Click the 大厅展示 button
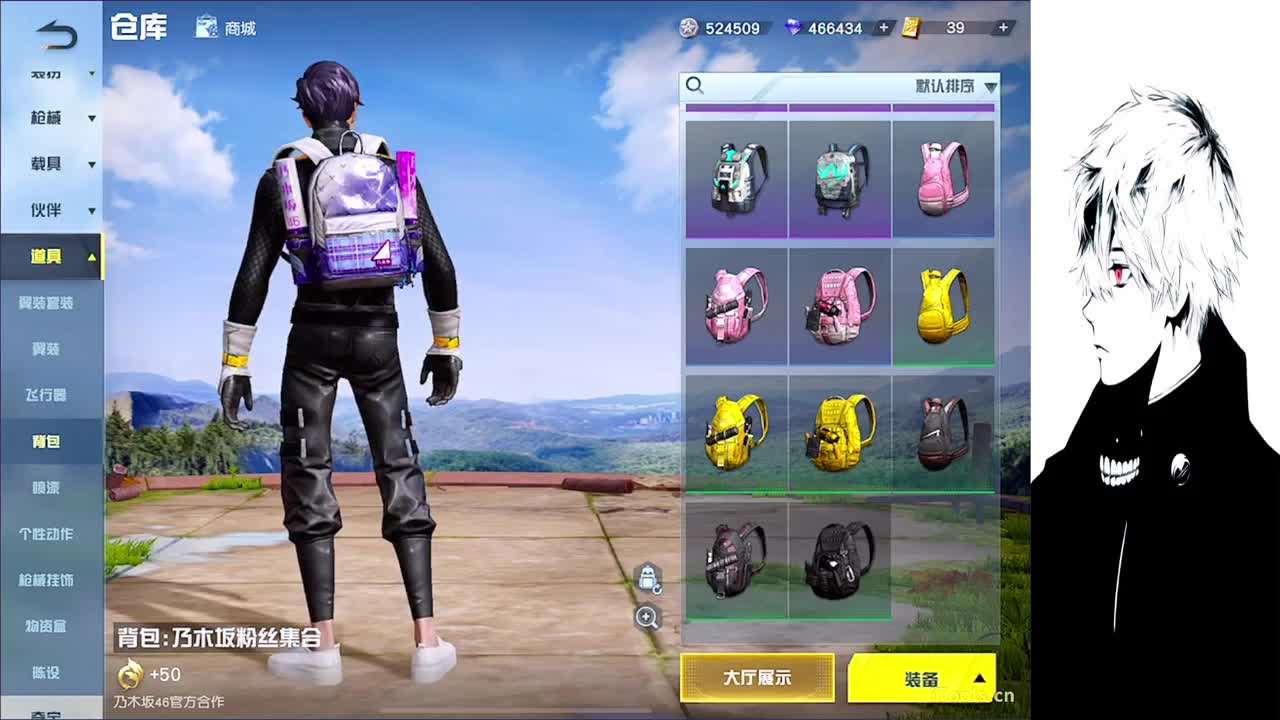Viewport: 1280px width, 720px height. click(x=757, y=678)
